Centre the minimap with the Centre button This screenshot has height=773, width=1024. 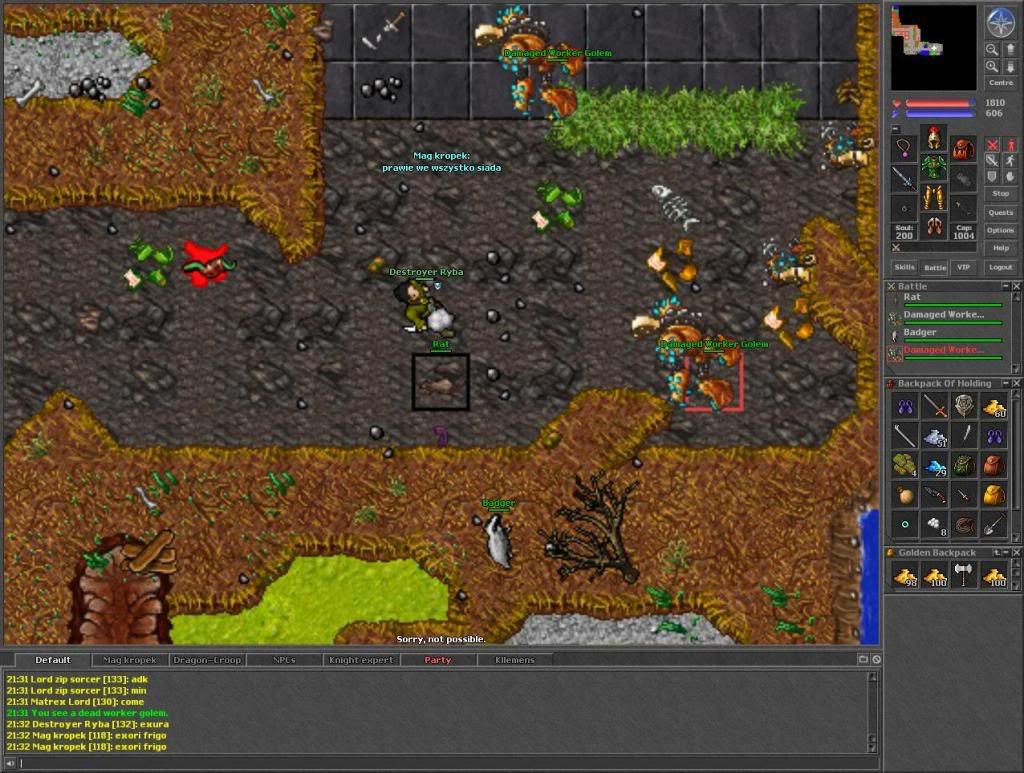[x=1000, y=83]
